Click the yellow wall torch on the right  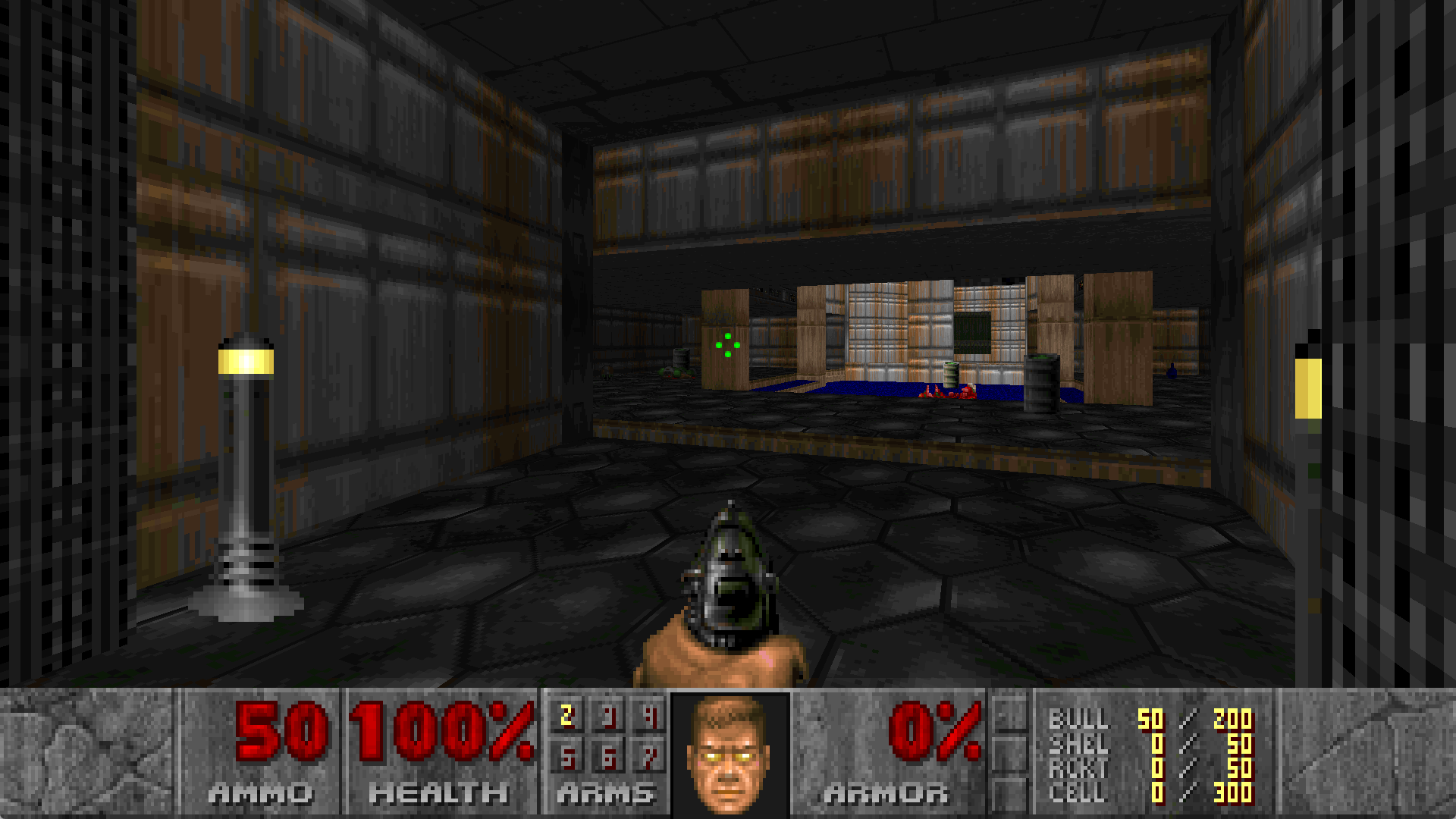[x=1309, y=387]
